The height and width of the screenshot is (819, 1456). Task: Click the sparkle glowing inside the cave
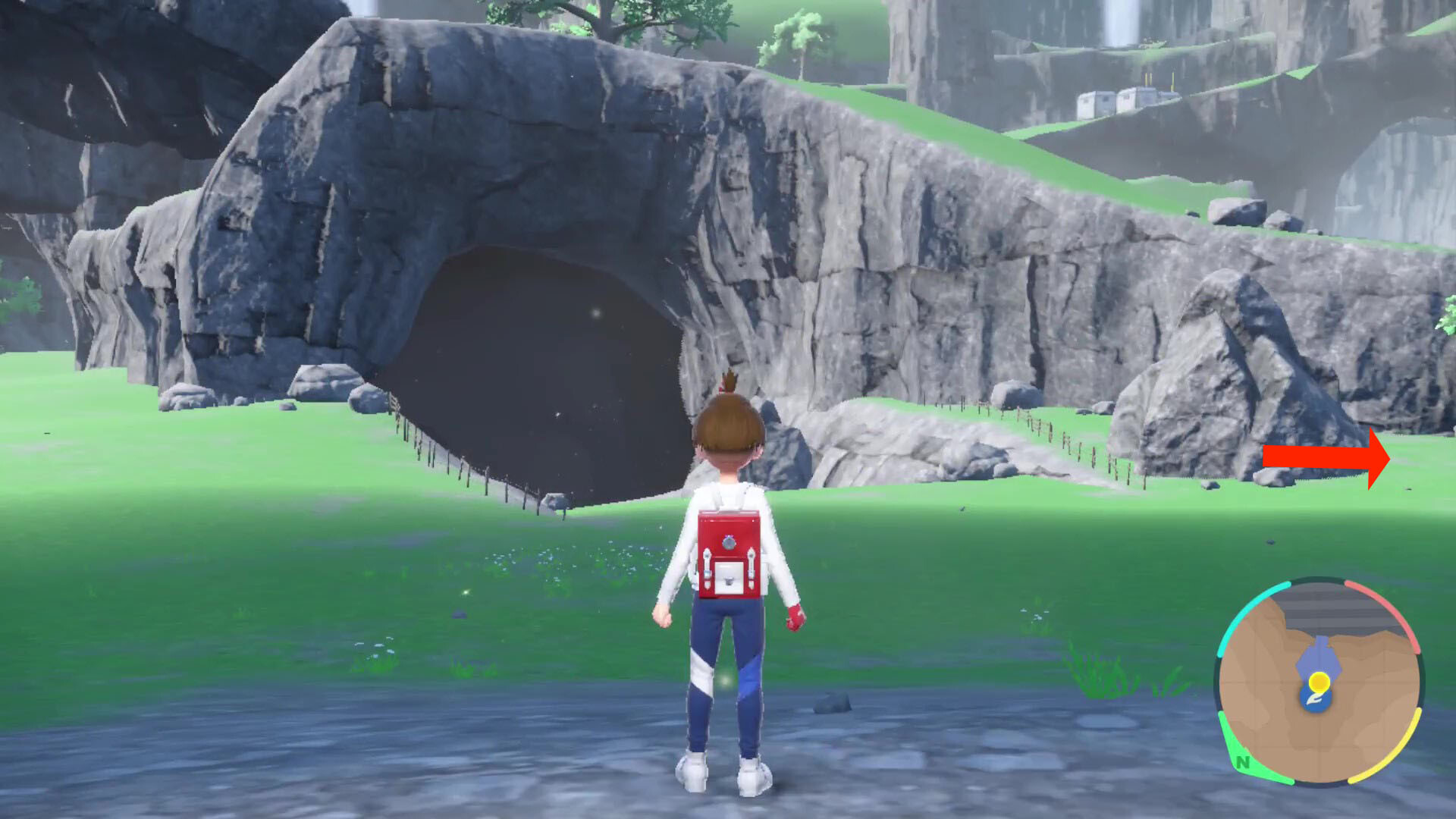pyautogui.click(x=595, y=311)
